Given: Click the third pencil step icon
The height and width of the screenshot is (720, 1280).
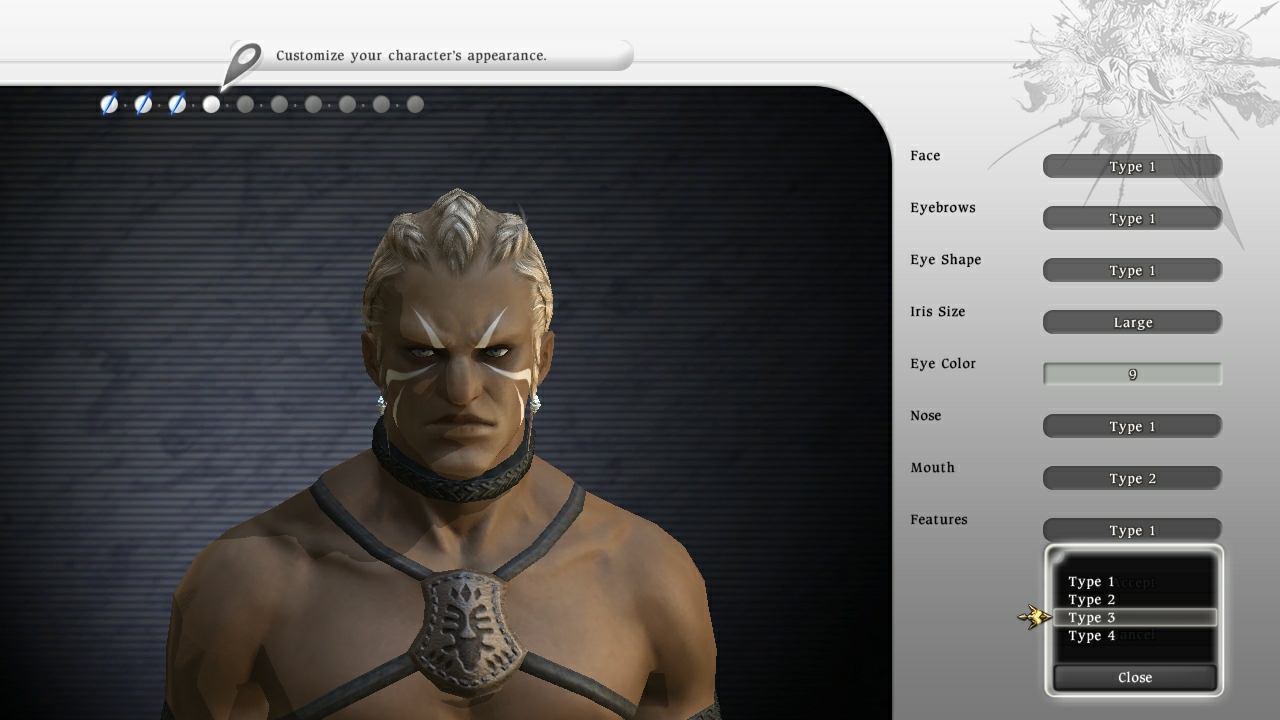Looking at the screenshot, I should pos(176,104).
